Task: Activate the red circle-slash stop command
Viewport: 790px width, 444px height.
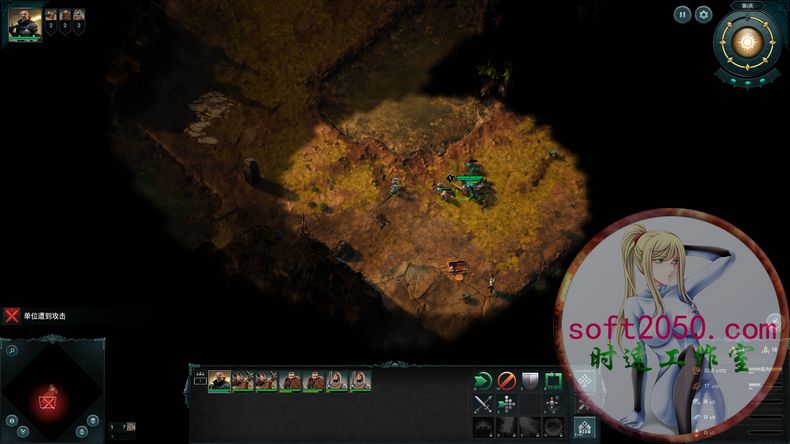Action: [x=507, y=380]
